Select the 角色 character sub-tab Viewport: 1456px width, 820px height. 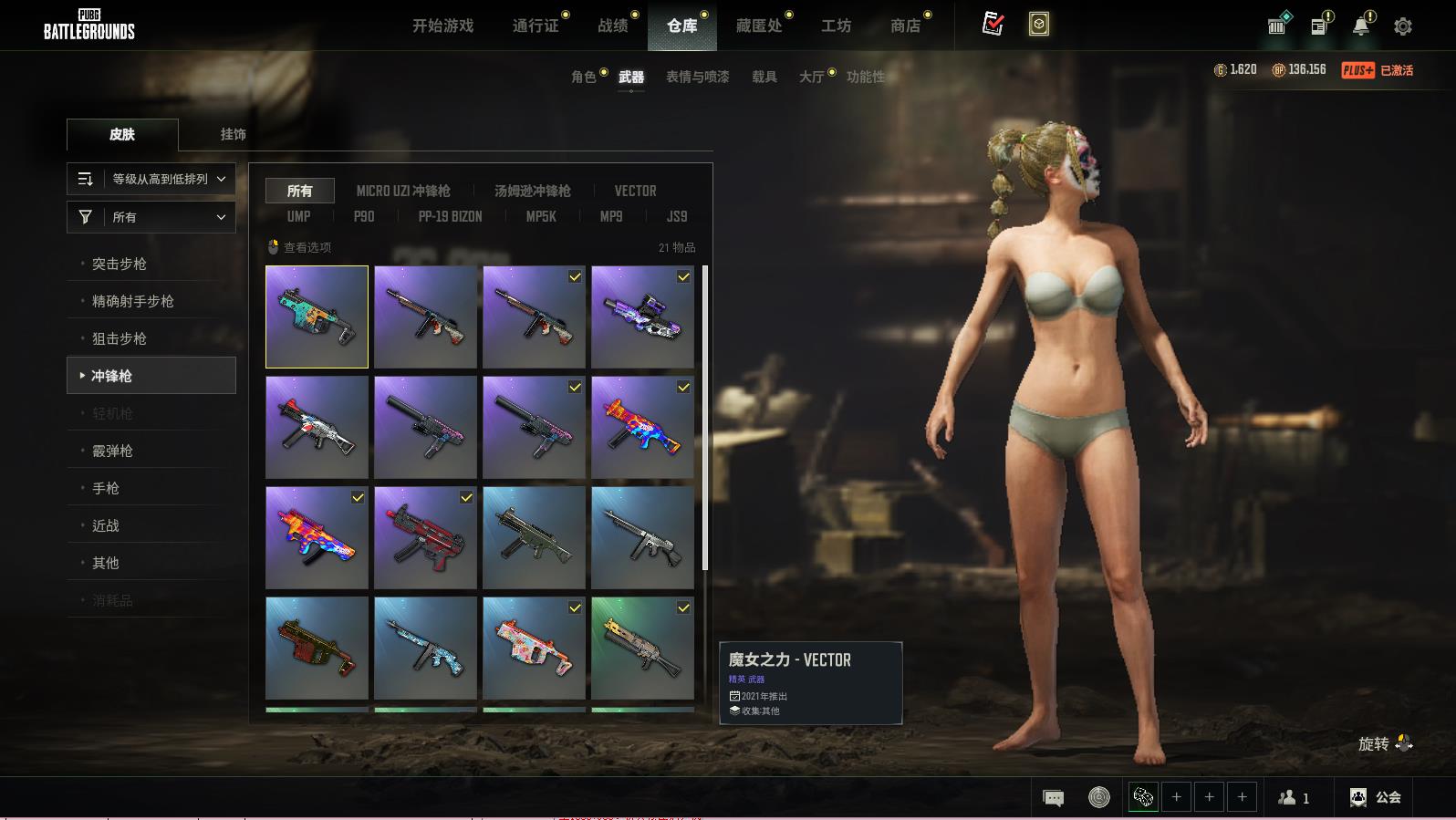click(x=583, y=77)
